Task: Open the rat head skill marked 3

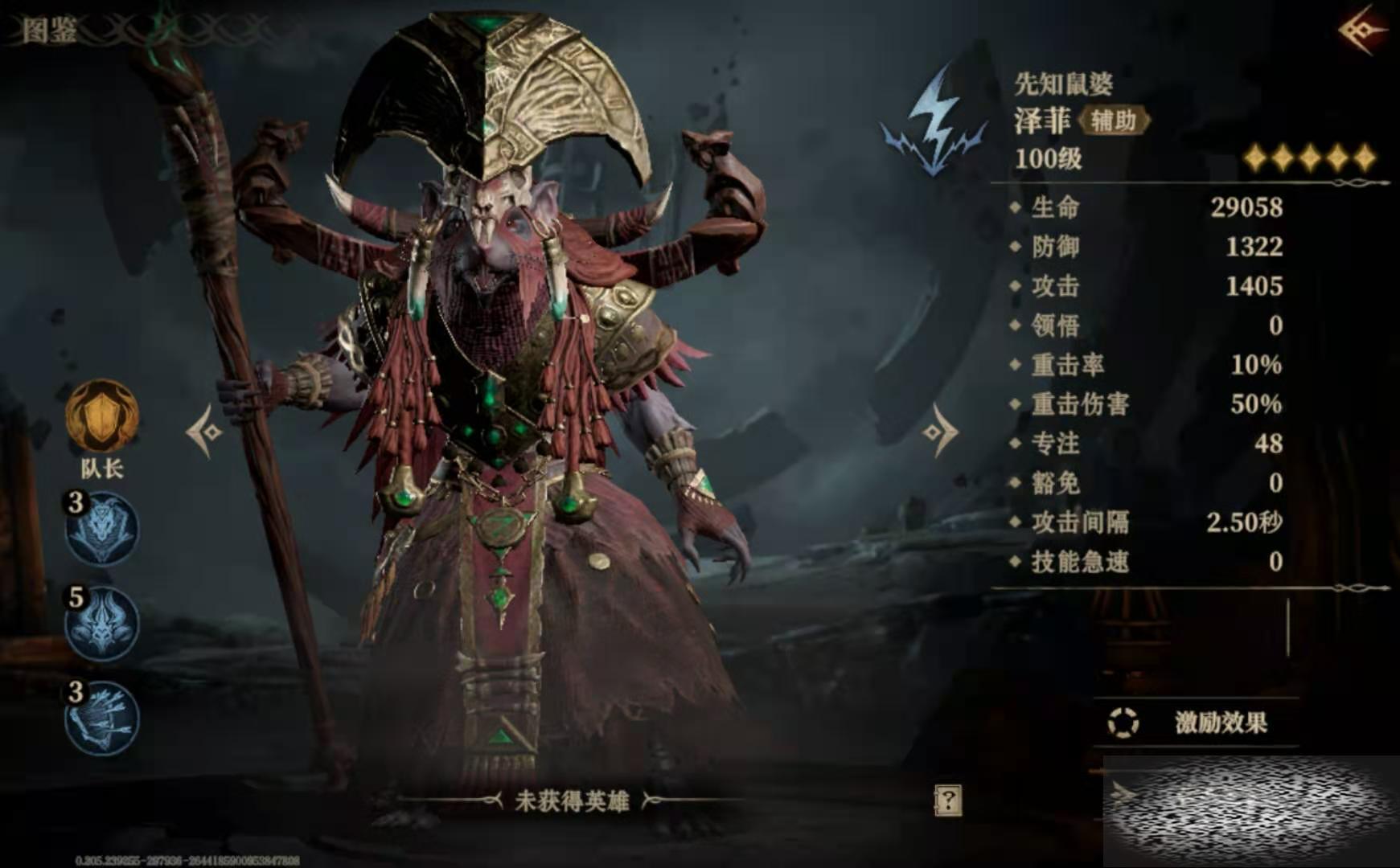Action: click(x=102, y=529)
